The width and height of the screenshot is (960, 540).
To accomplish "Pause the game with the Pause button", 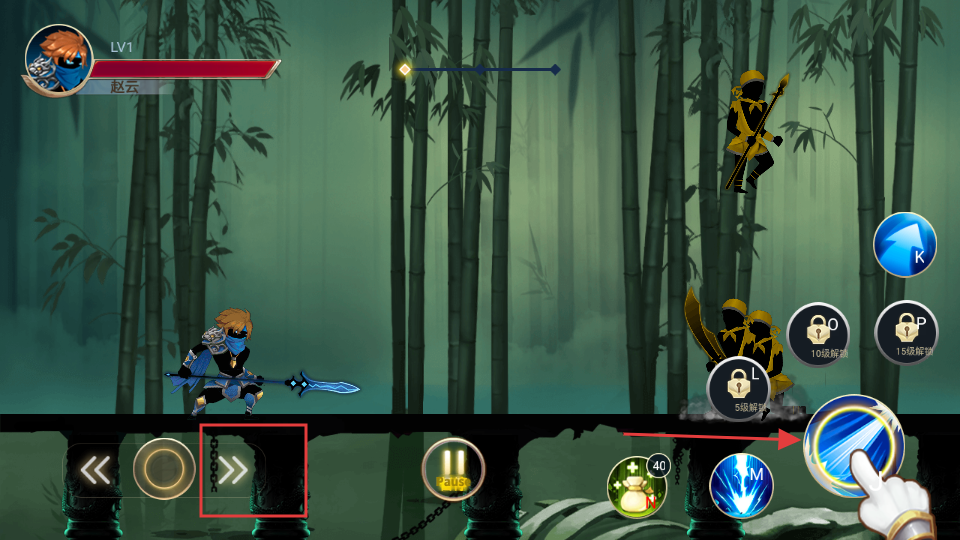I will 453,468.
